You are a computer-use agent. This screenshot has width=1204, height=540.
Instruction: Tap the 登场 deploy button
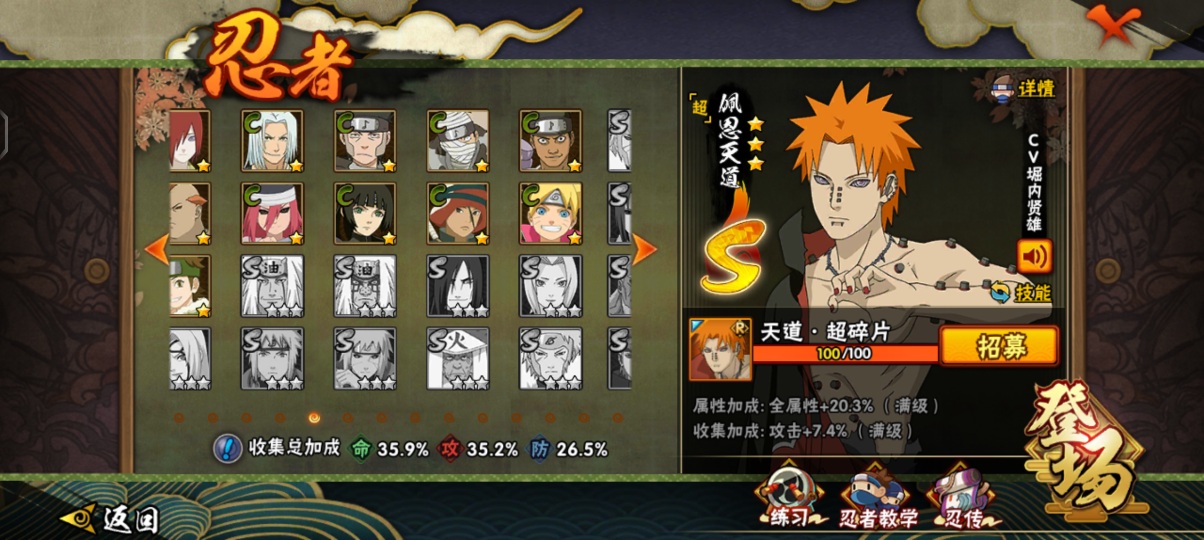(x=1083, y=458)
